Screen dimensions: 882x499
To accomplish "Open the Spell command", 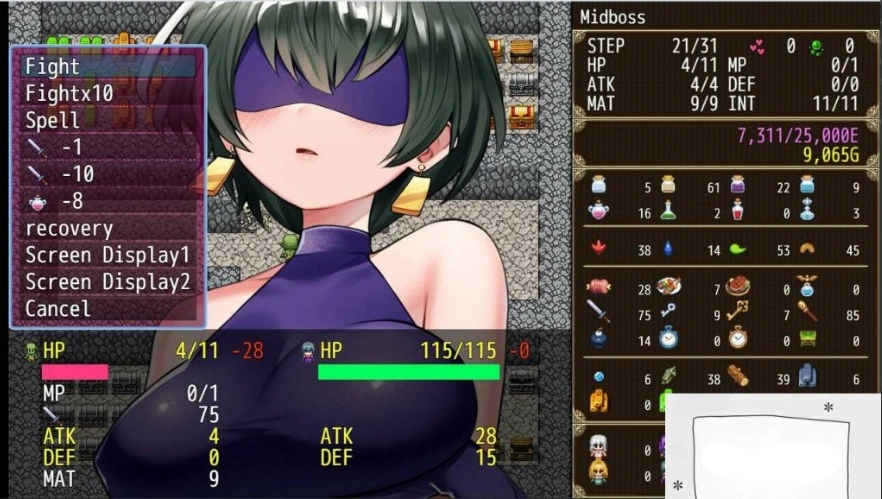I will point(107,120).
